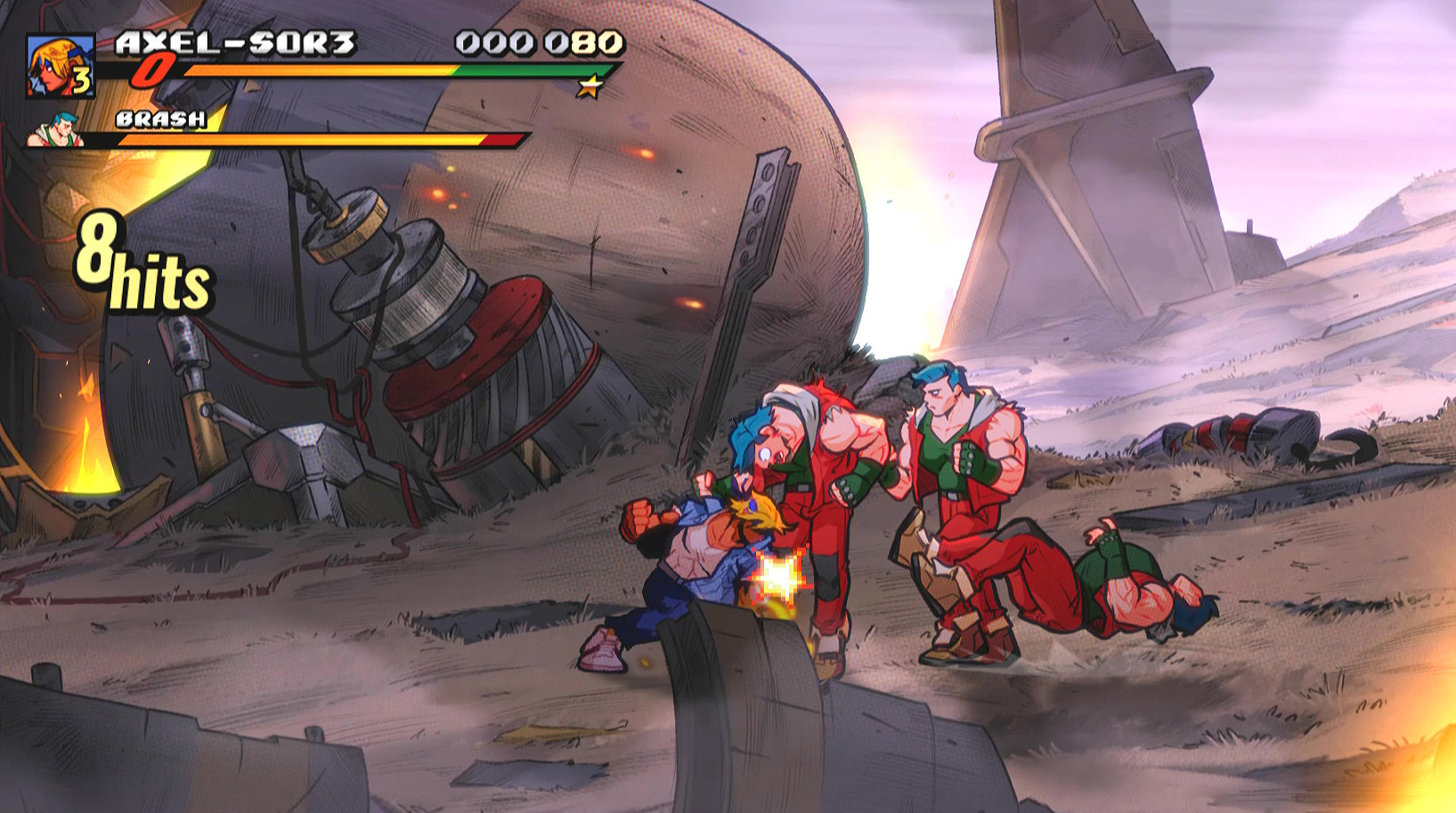The width and height of the screenshot is (1456, 813).
Task: Click Axel's green health bar
Action: click(534, 71)
